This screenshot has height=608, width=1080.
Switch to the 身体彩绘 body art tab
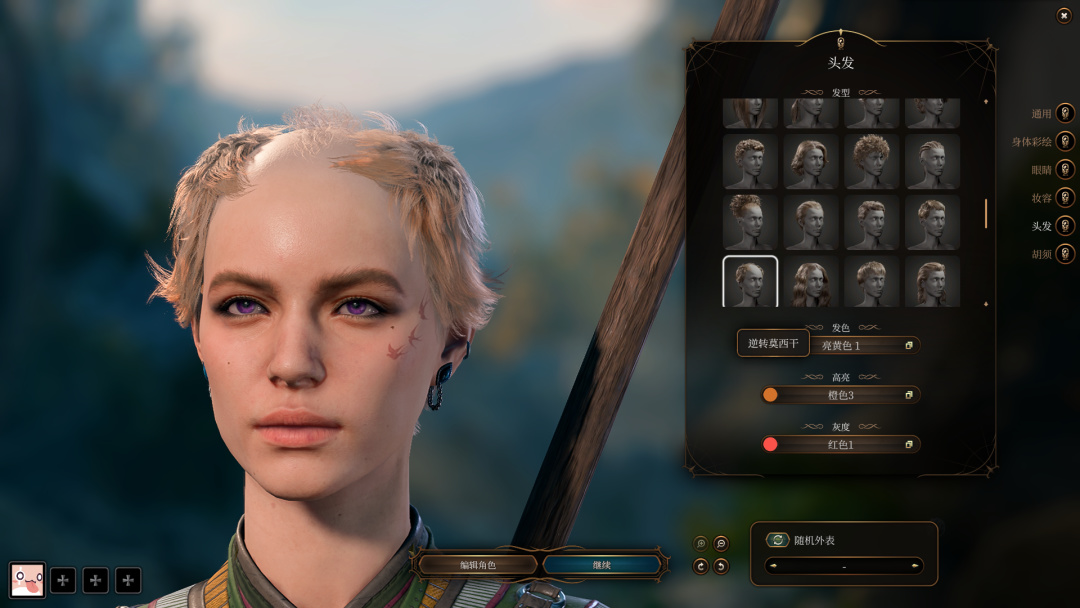[1065, 142]
